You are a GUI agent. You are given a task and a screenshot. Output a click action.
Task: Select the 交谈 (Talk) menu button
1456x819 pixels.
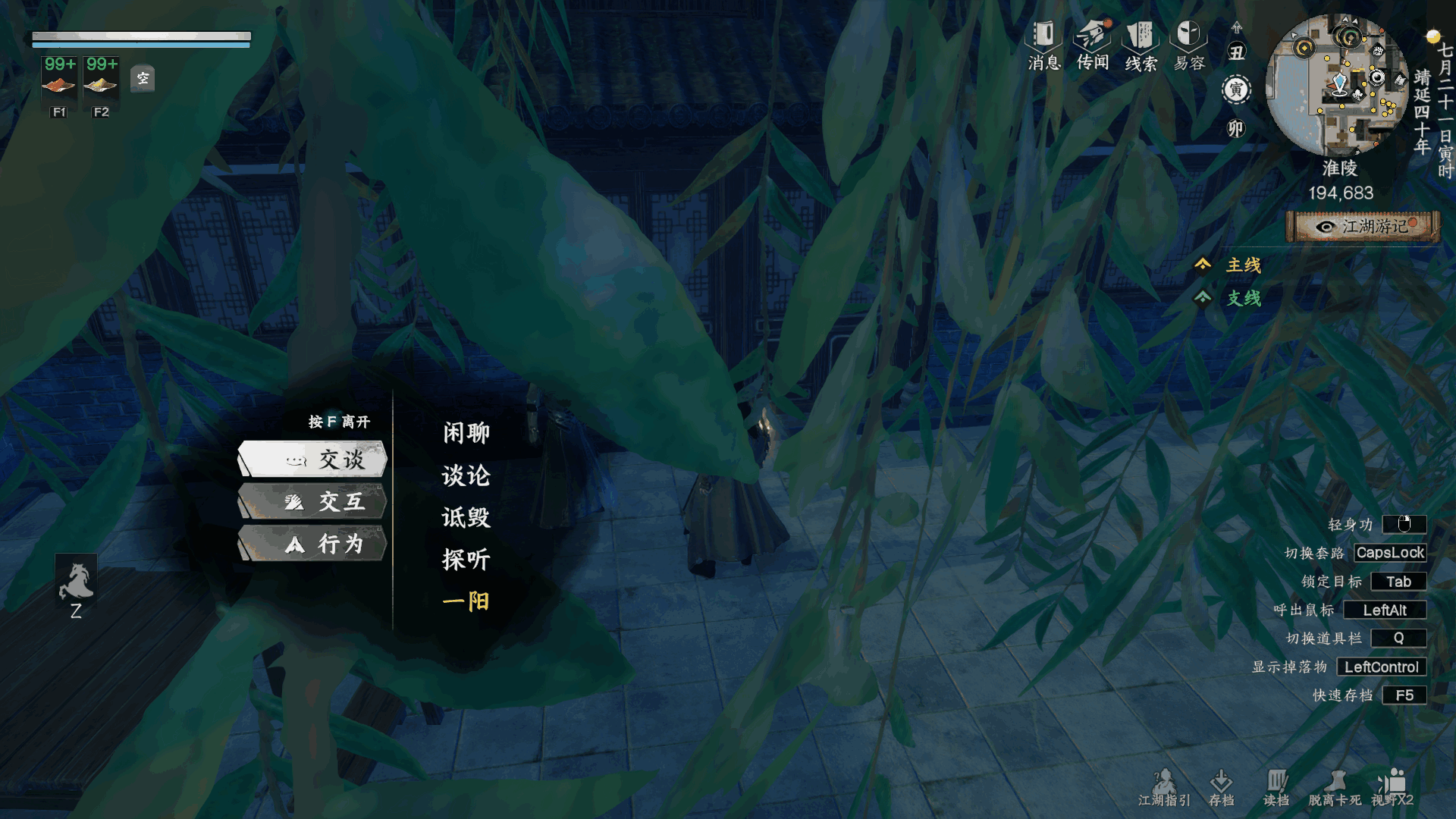(x=313, y=460)
